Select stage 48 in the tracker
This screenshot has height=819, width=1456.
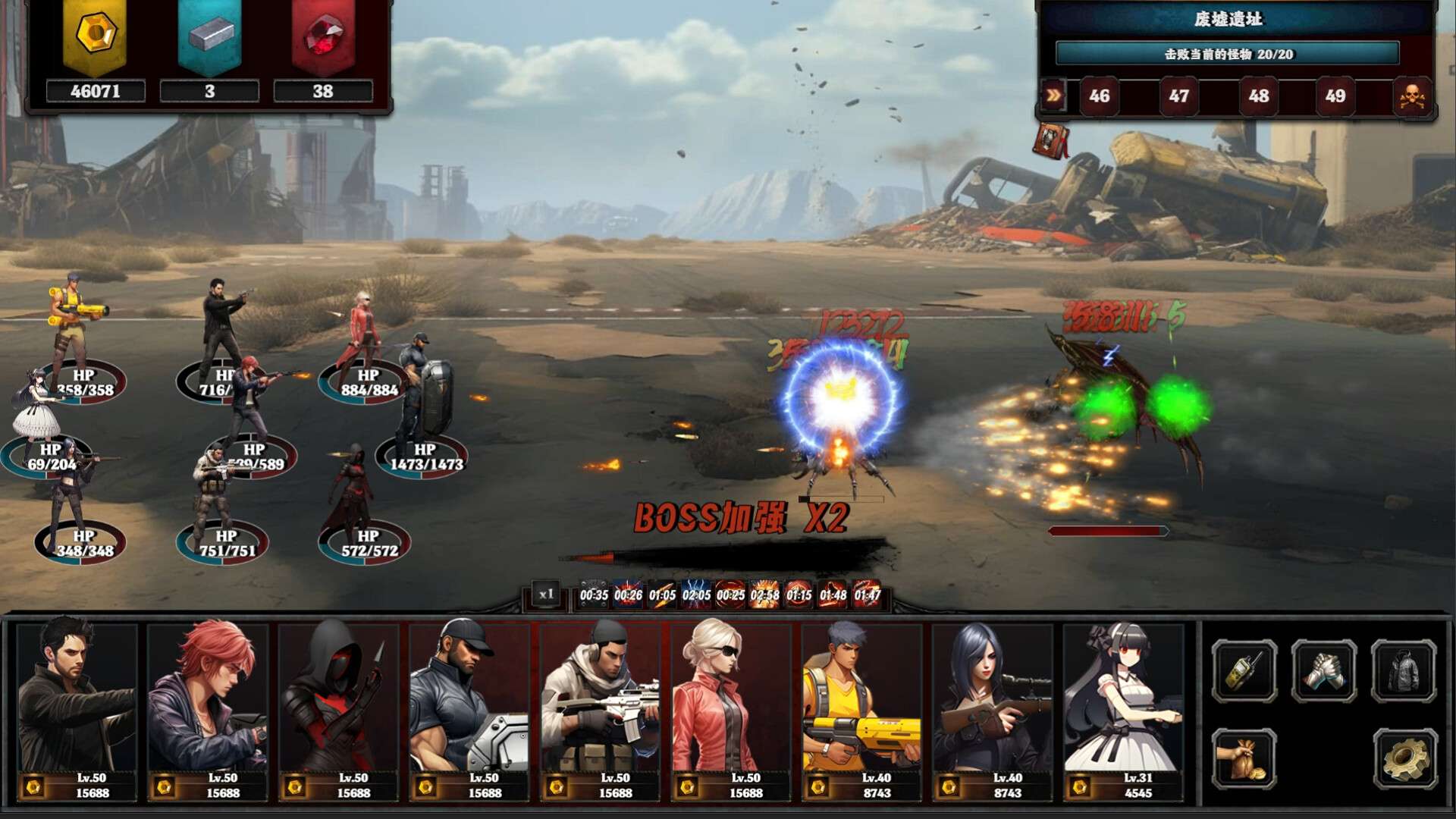tap(1258, 96)
